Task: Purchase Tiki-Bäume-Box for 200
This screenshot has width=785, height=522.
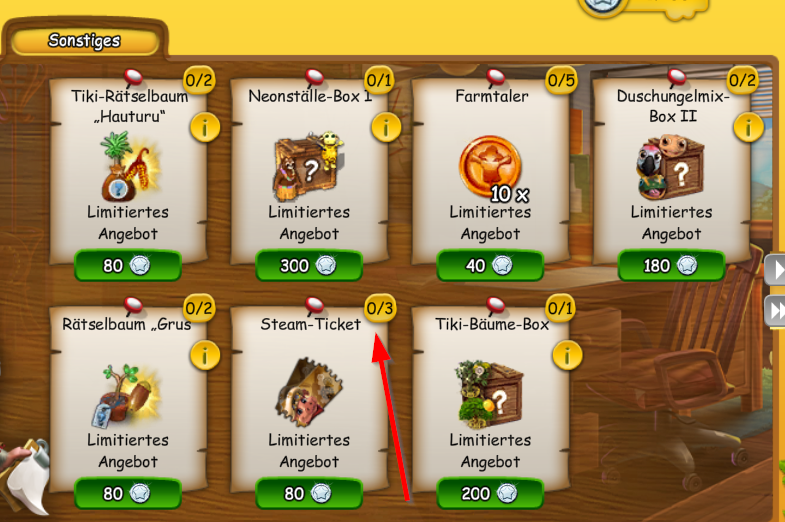Action: pos(489,494)
